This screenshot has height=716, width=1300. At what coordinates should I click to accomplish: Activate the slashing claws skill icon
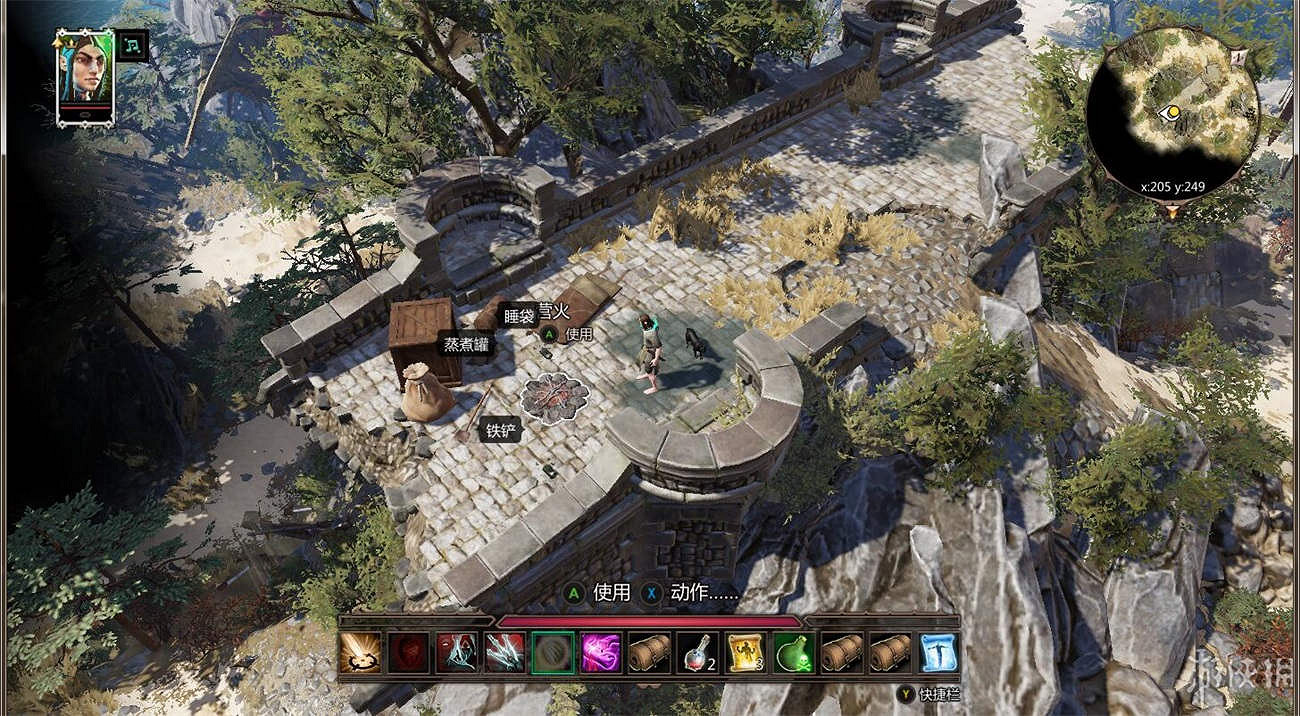point(504,652)
